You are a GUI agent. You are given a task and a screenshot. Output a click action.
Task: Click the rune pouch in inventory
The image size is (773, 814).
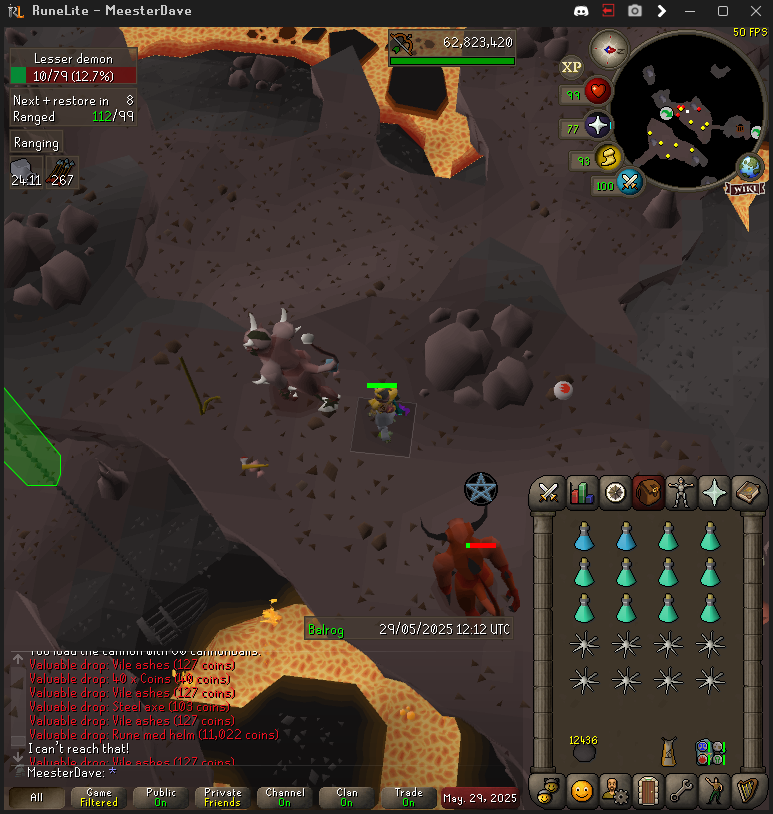[710, 752]
